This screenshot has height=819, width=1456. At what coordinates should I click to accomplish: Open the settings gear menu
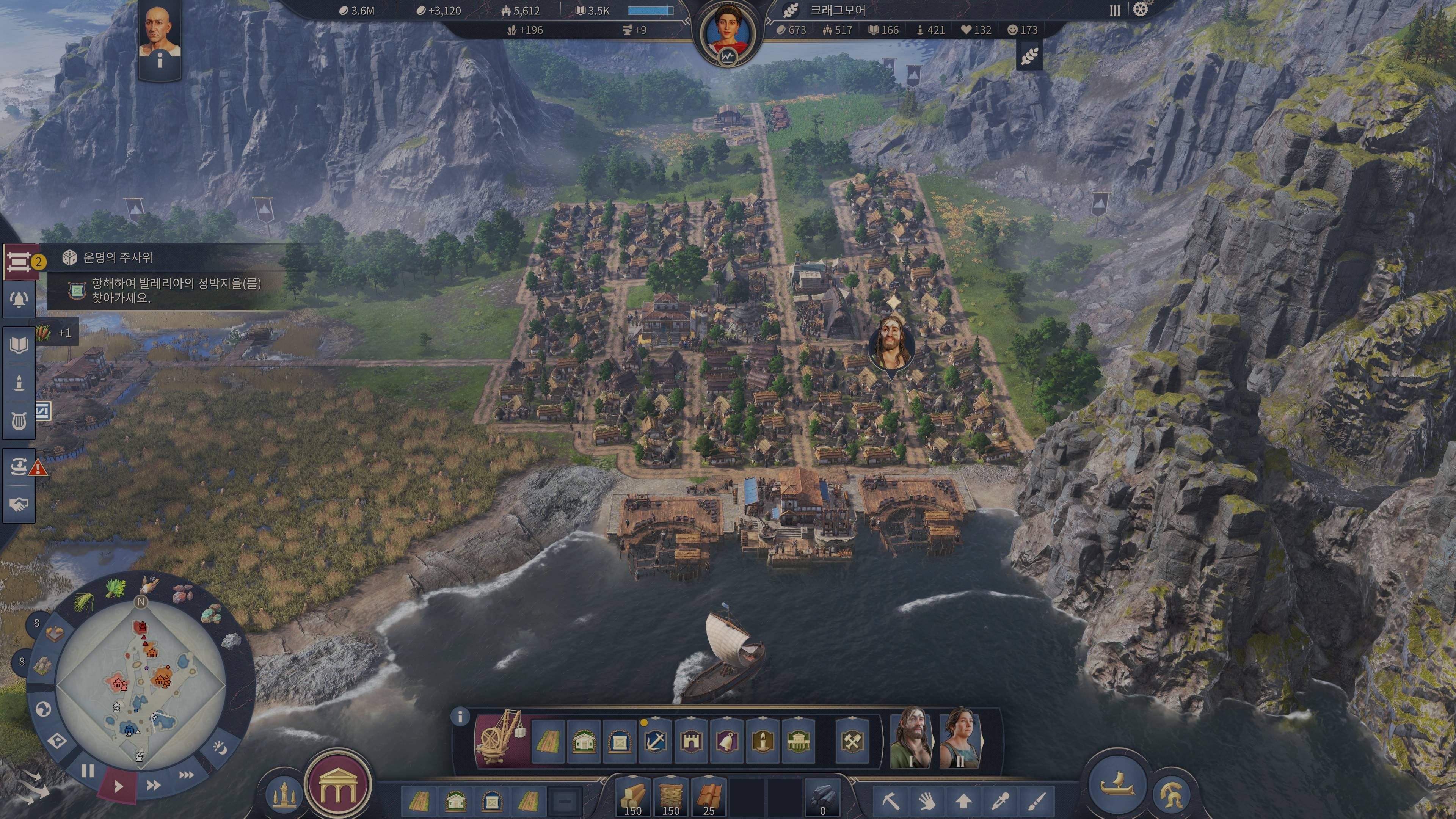pos(1141,9)
